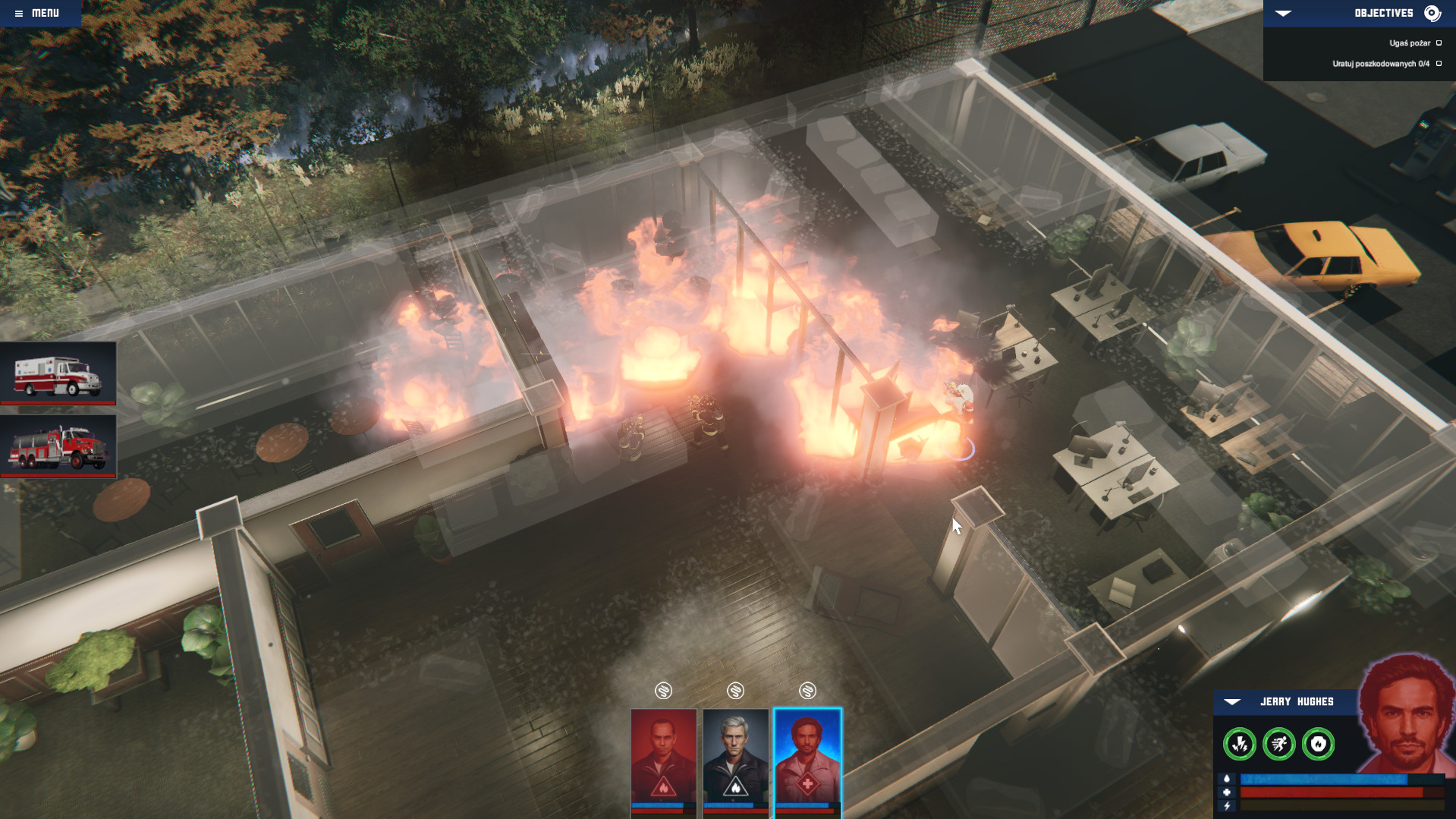Collapse the Objectives panel with its chevron

pos(1283,13)
